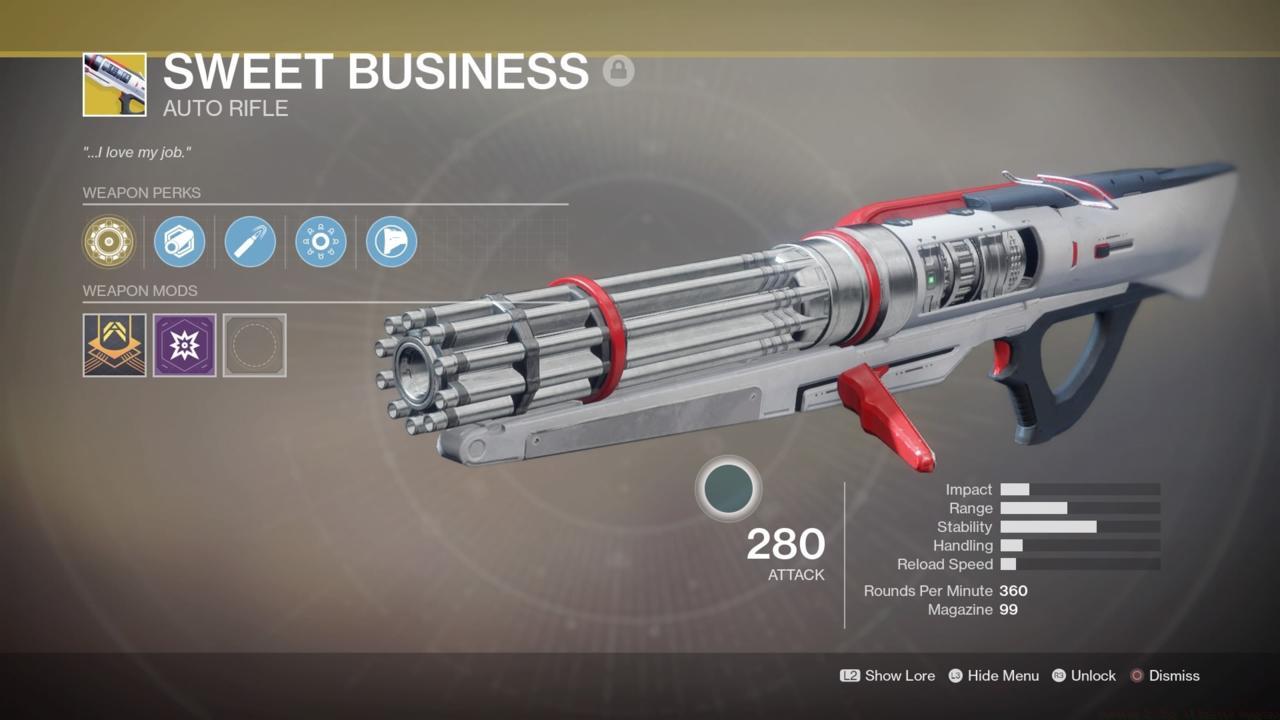Select the WEAPON PERKS section header
The height and width of the screenshot is (720, 1280).
click(x=143, y=192)
